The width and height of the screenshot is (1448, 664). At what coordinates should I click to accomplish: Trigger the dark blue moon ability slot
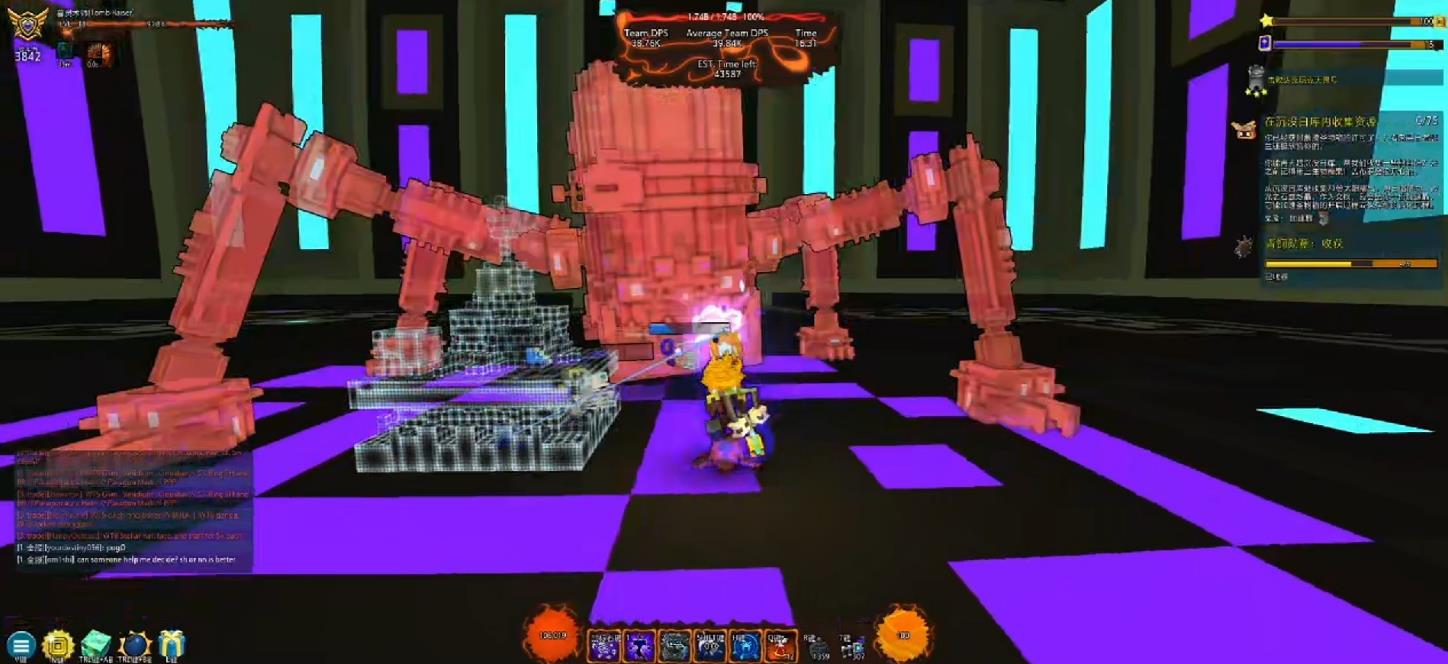[x=710, y=646]
